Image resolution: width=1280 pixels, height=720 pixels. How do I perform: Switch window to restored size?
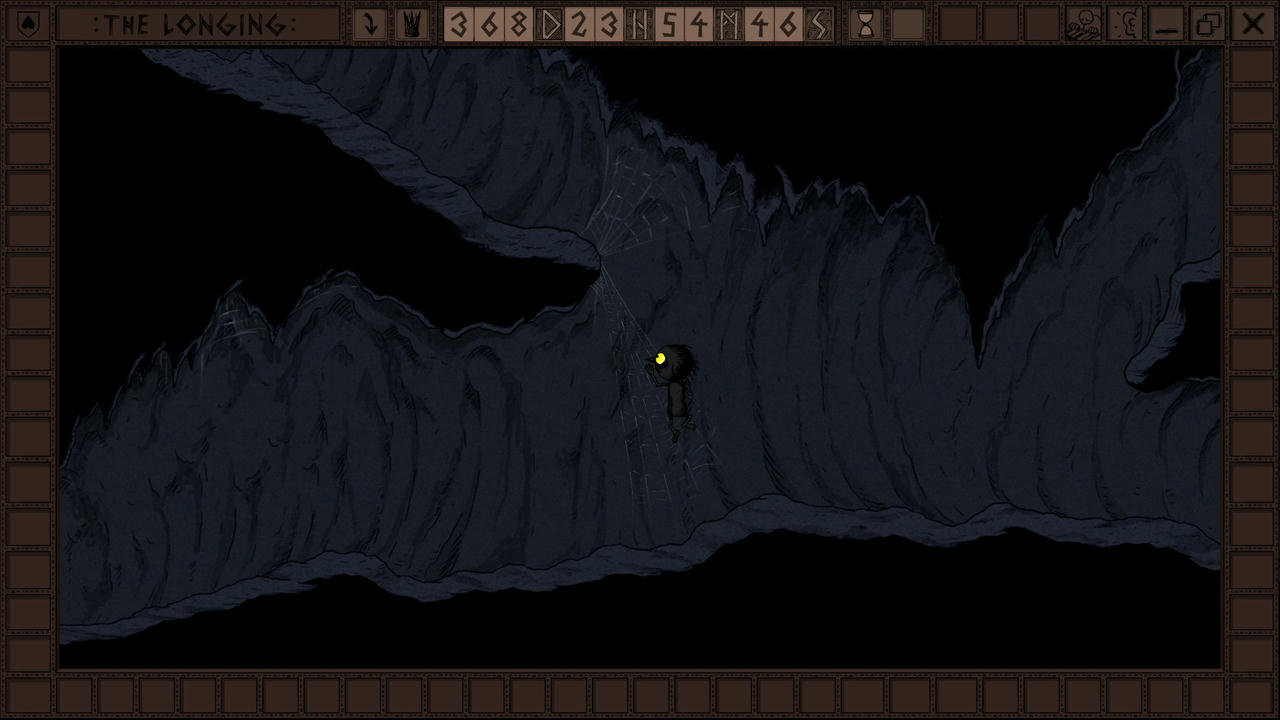[x=1209, y=24]
